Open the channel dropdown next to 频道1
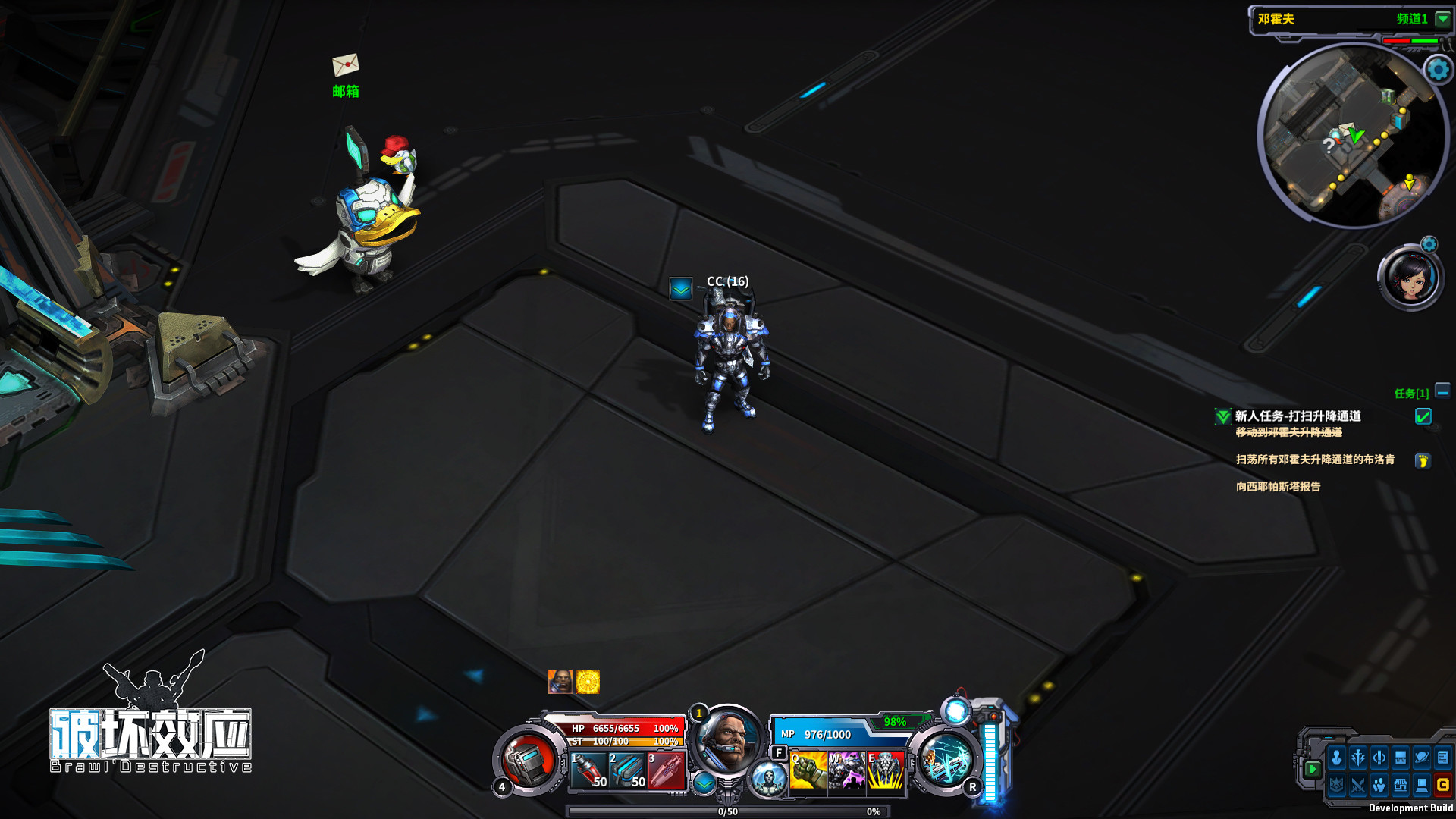 1442,19
